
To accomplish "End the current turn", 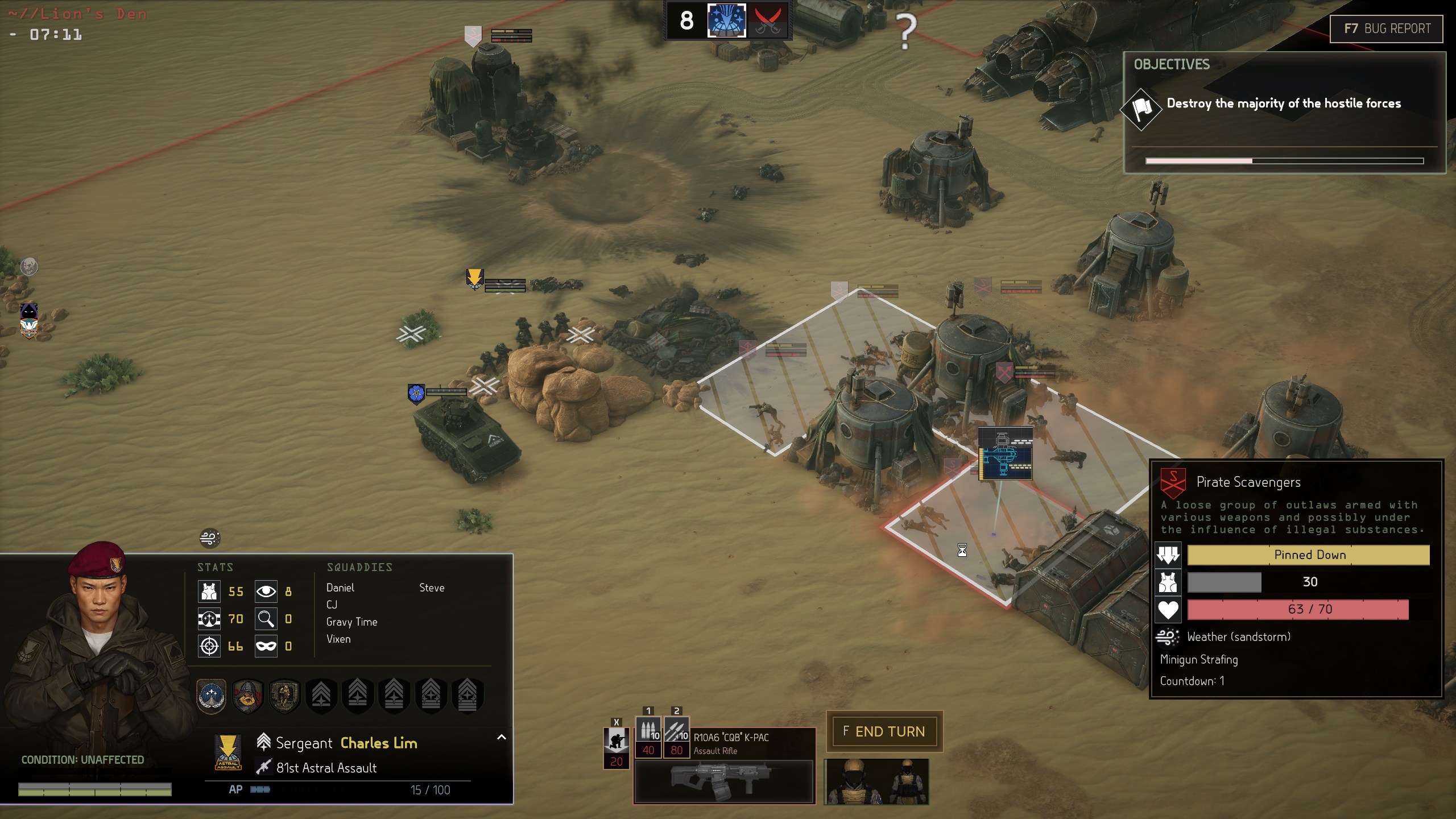I will click(x=884, y=731).
